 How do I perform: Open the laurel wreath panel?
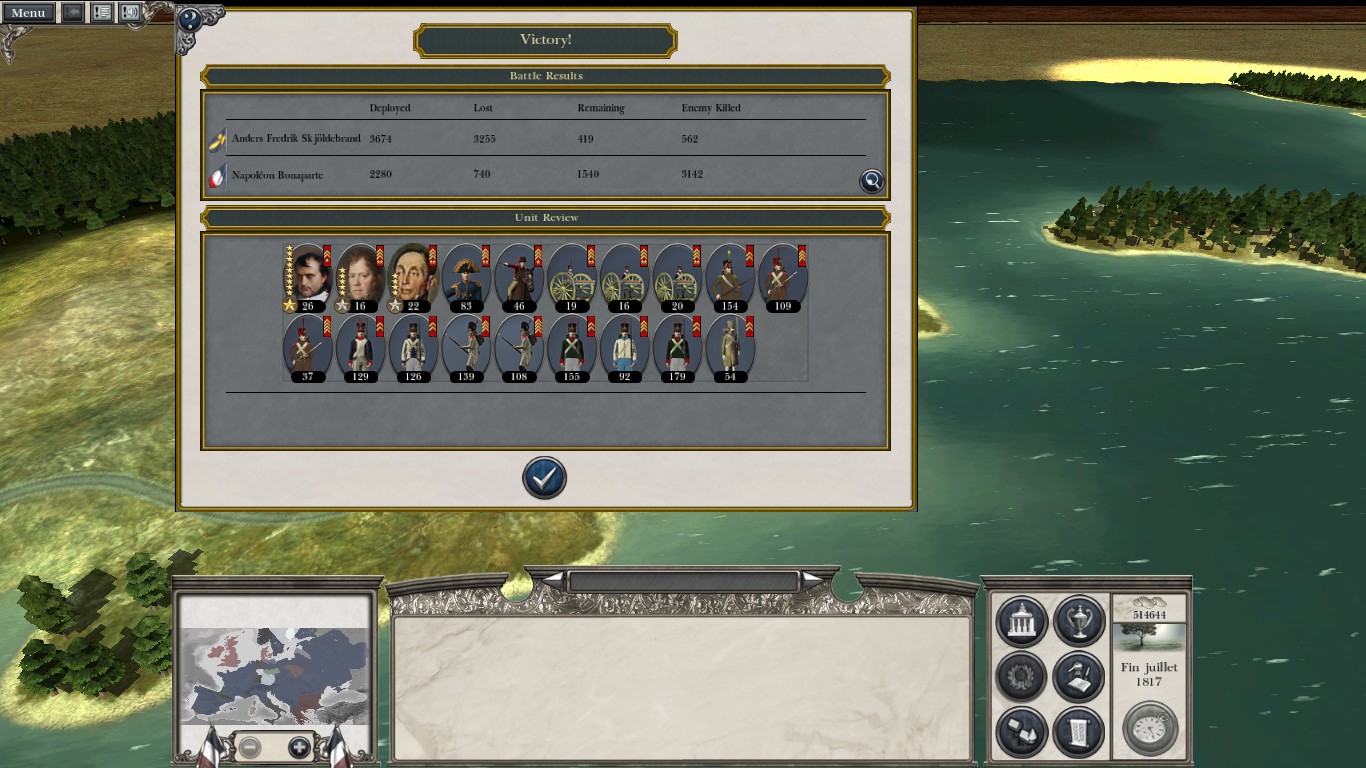tap(1021, 677)
